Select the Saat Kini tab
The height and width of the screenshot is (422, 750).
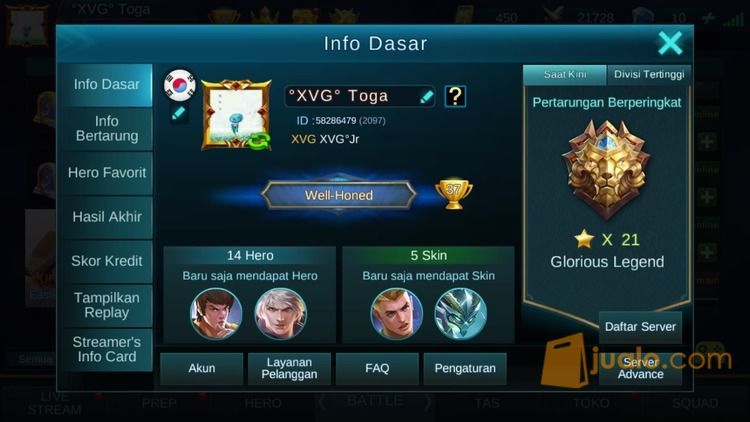[x=564, y=75]
